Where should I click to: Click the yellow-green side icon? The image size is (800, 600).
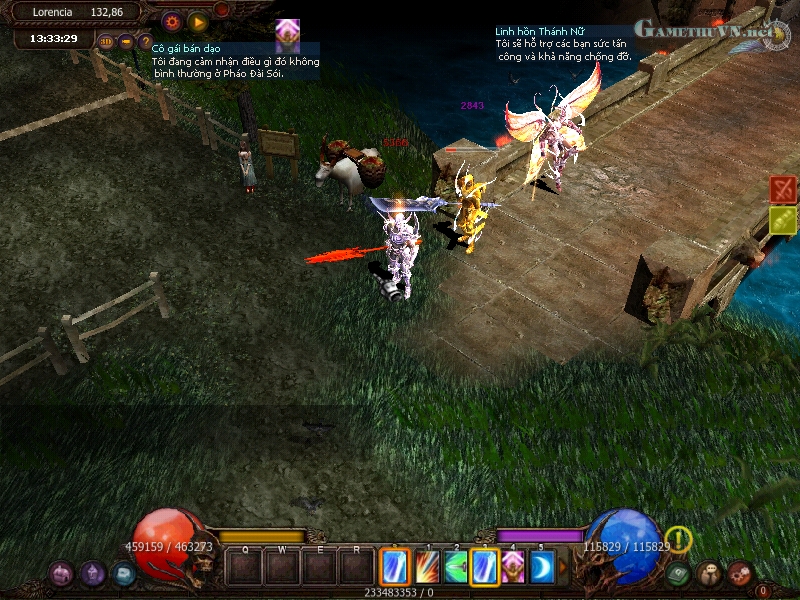[x=783, y=220]
